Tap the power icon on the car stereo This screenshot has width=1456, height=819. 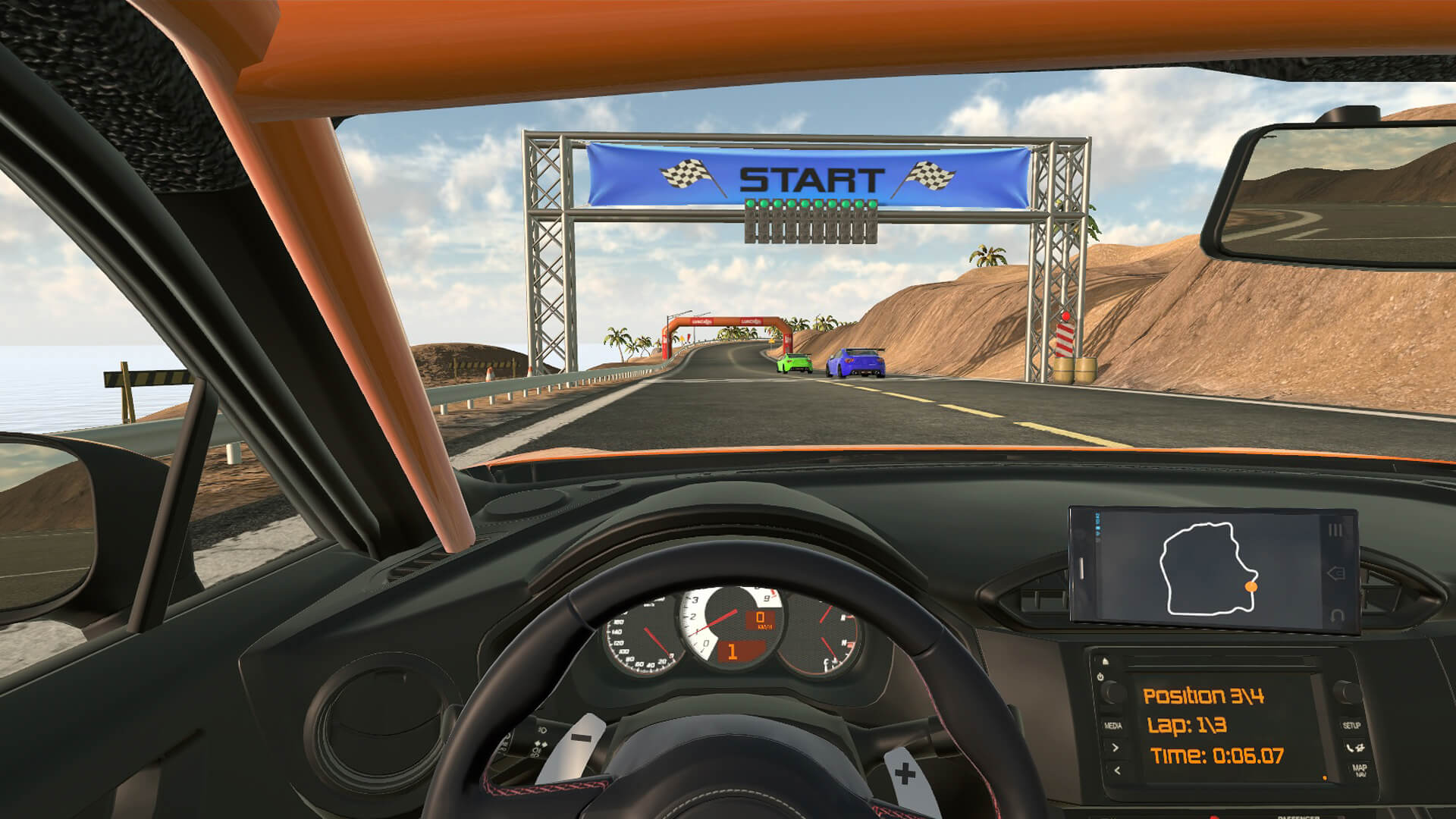click(1100, 676)
